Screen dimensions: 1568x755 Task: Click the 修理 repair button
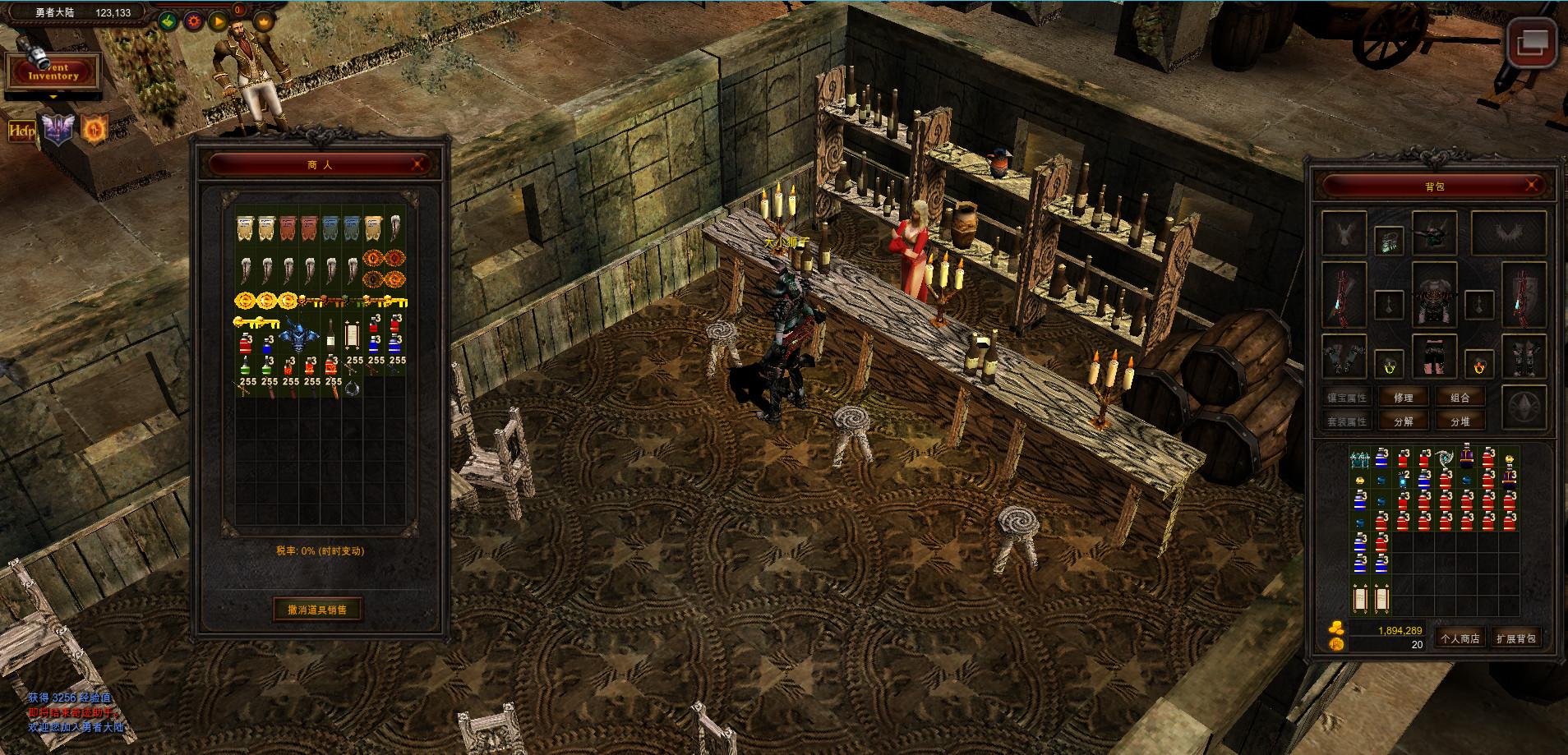1404,398
